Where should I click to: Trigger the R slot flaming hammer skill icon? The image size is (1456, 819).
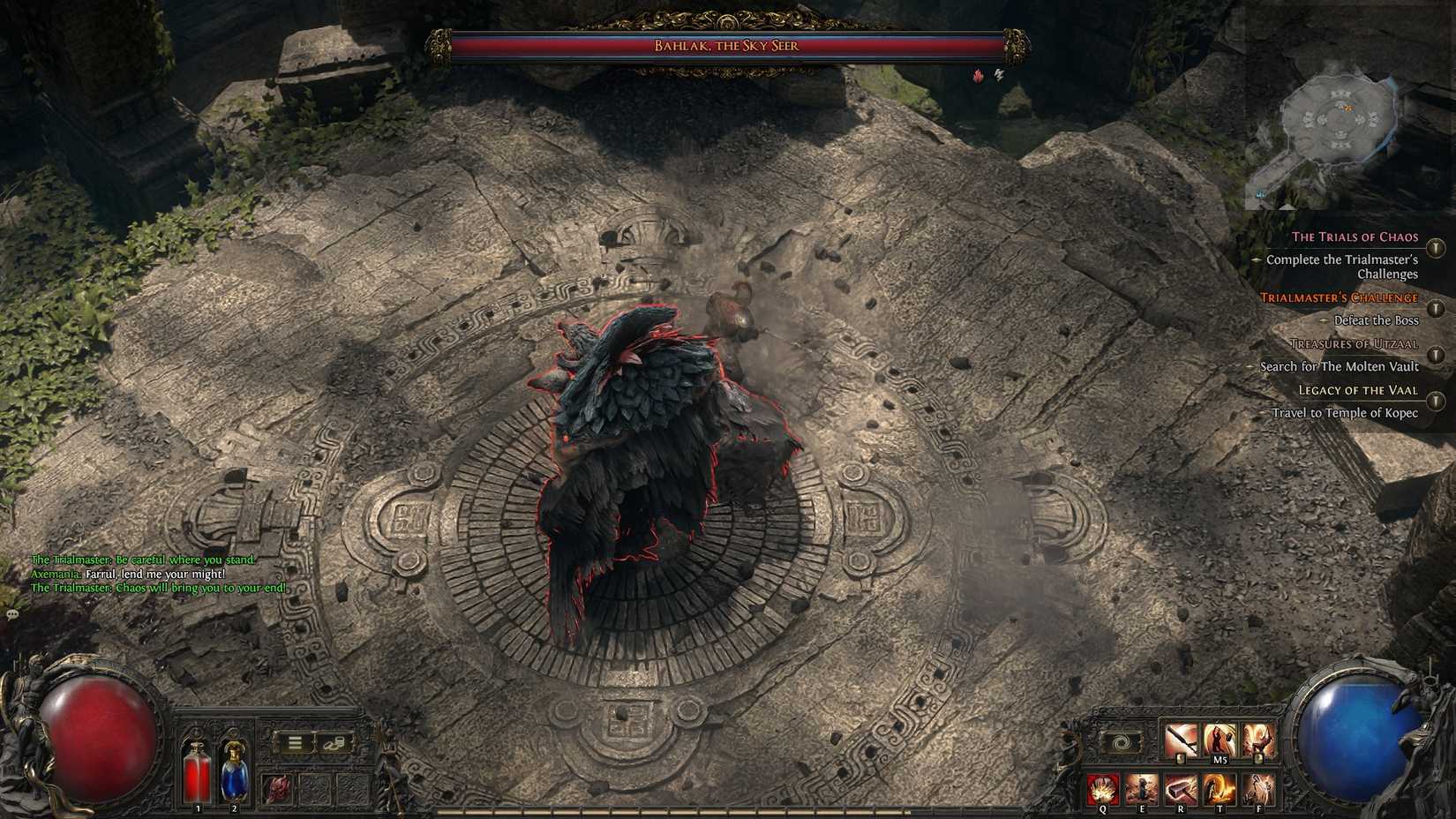pyautogui.click(x=1181, y=790)
